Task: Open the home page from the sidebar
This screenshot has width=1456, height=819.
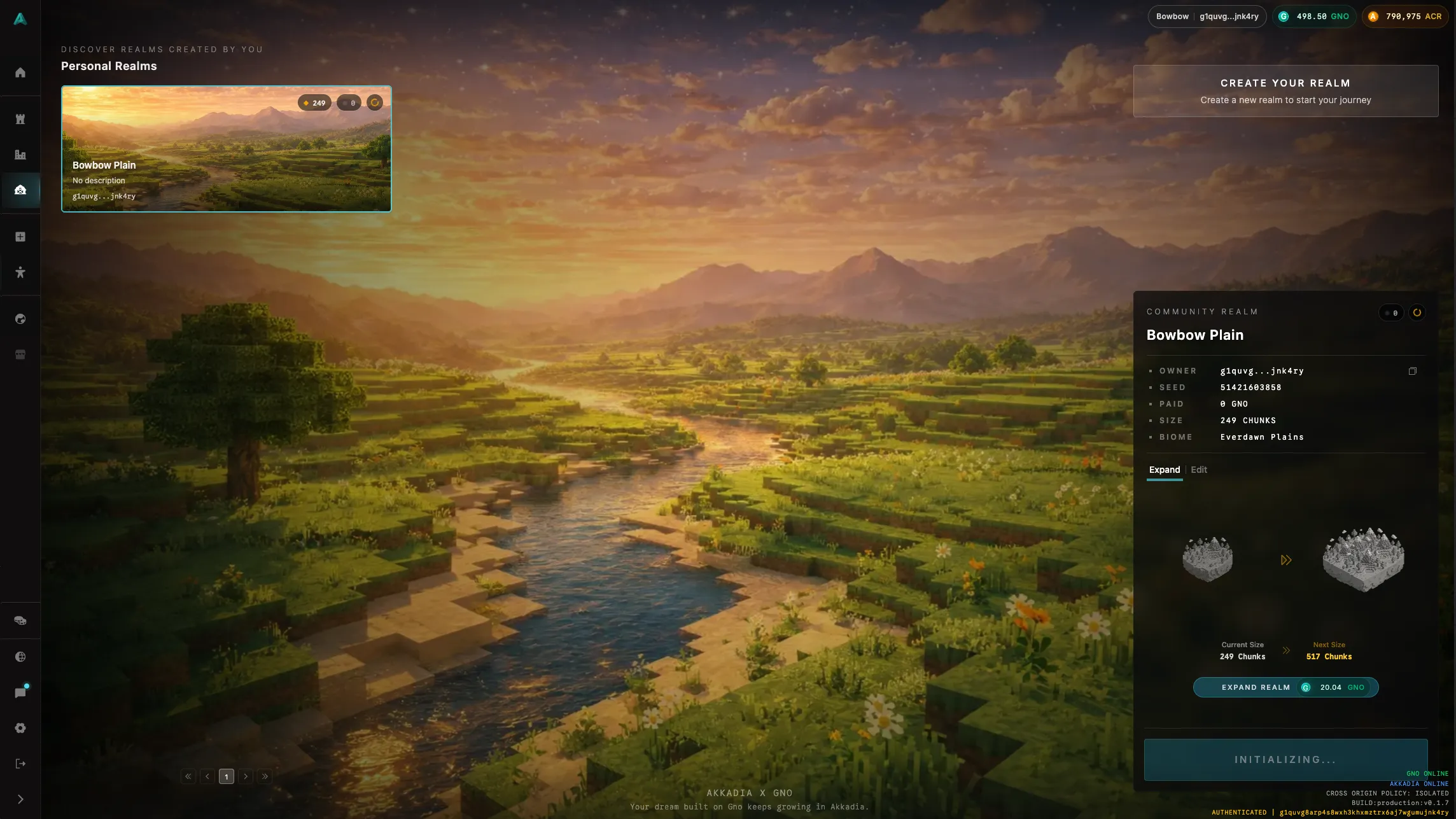Action: [20, 73]
